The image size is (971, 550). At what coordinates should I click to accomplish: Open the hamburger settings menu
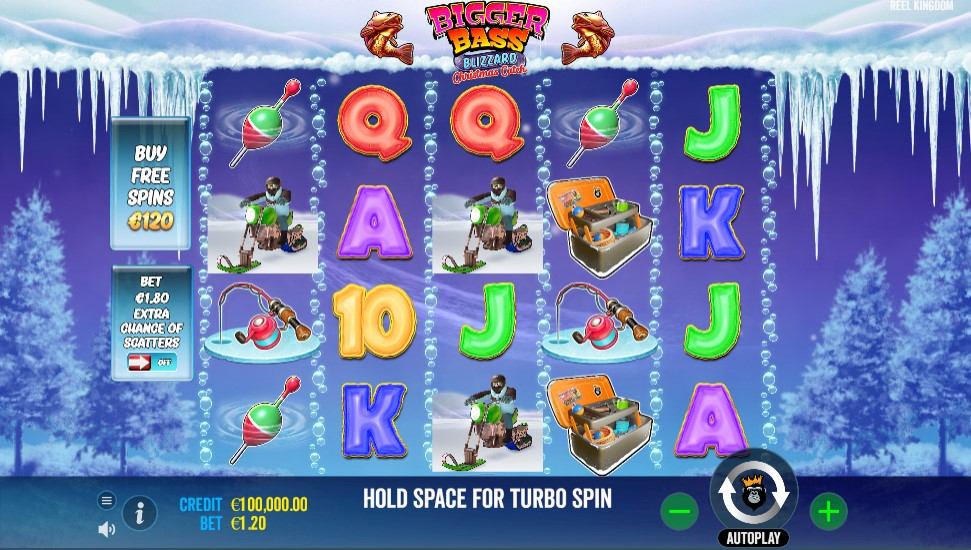tap(107, 500)
